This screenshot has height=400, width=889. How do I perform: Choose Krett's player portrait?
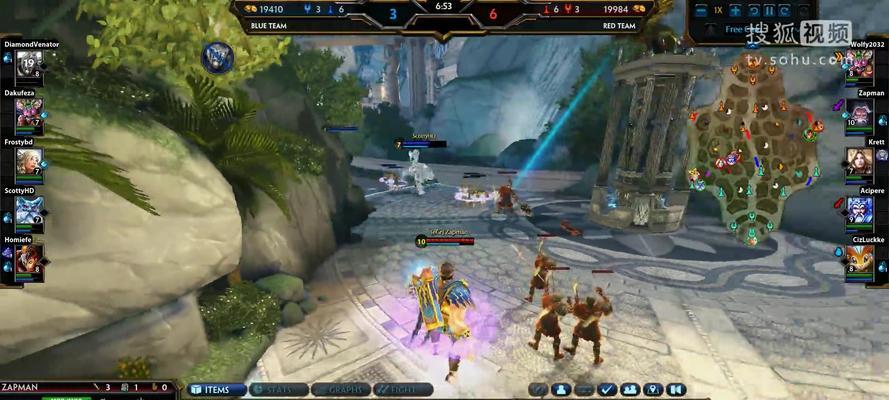pyautogui.click(x=860, y=161)
